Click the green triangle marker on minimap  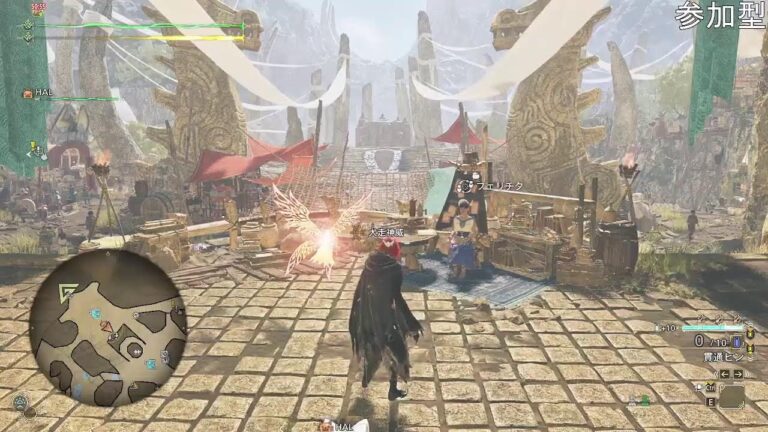coord(69,292)
